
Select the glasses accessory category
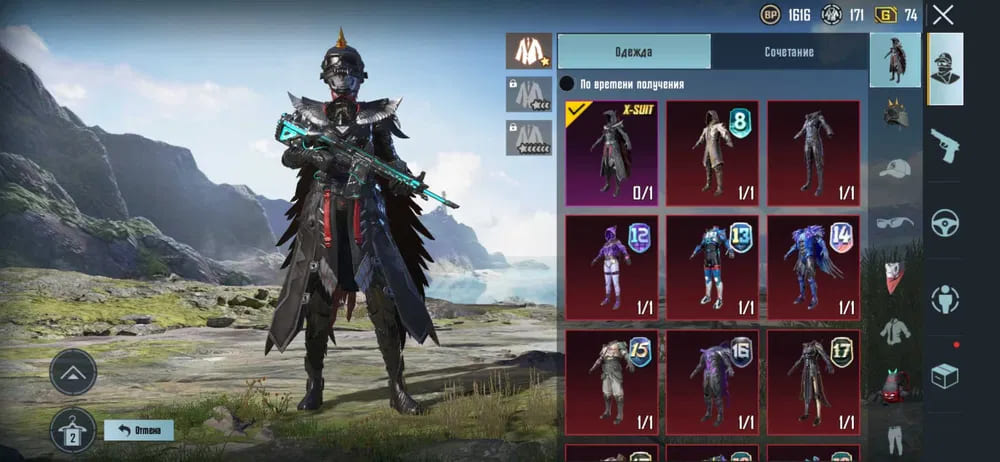[x=894, y=222]
